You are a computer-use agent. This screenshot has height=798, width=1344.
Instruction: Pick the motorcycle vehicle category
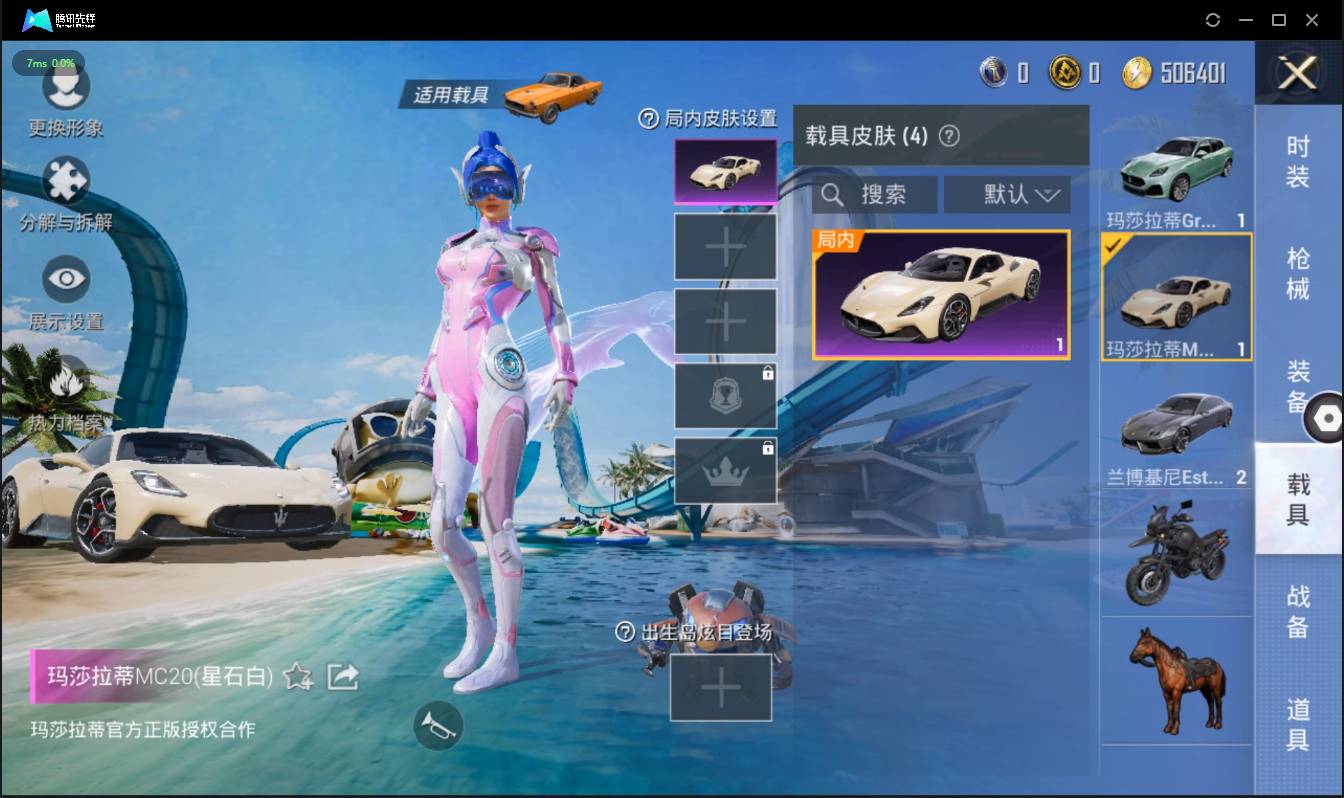(x=1176, y=555)
